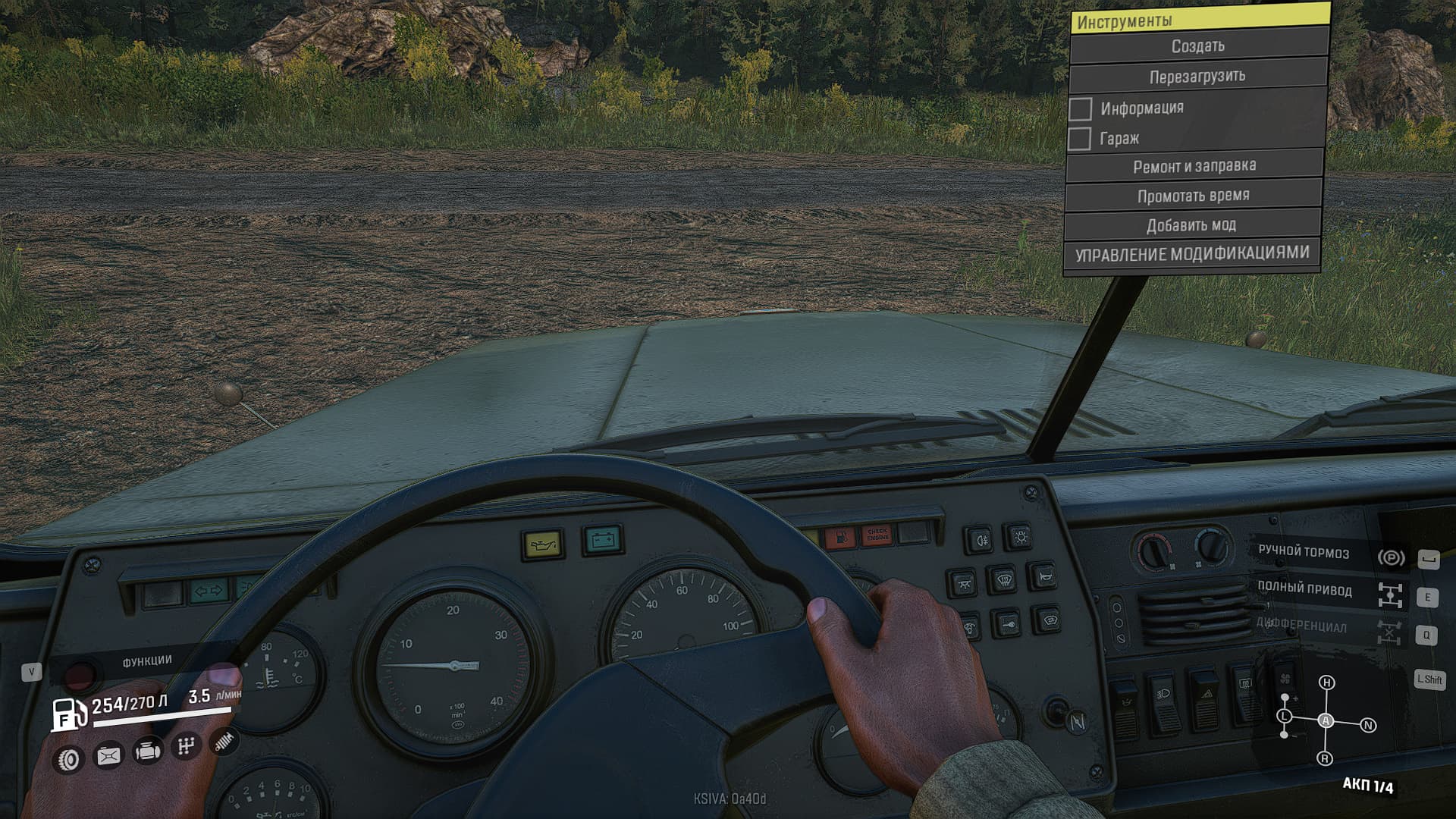Click the Создать button in tools menu
Image resolution: width=1456 pixels, height=819 pixels.
(x=1197, y=46)
